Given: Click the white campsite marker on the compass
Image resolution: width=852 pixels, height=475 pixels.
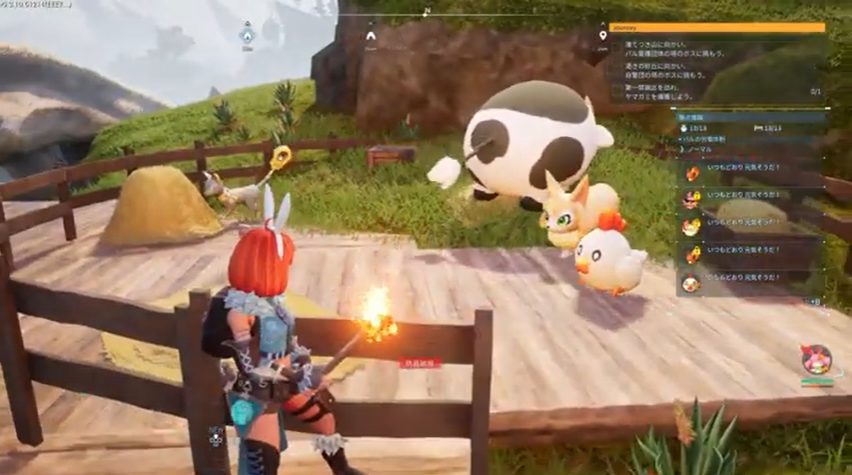Looking at the screenshot, I should click(x=371, y=36).
